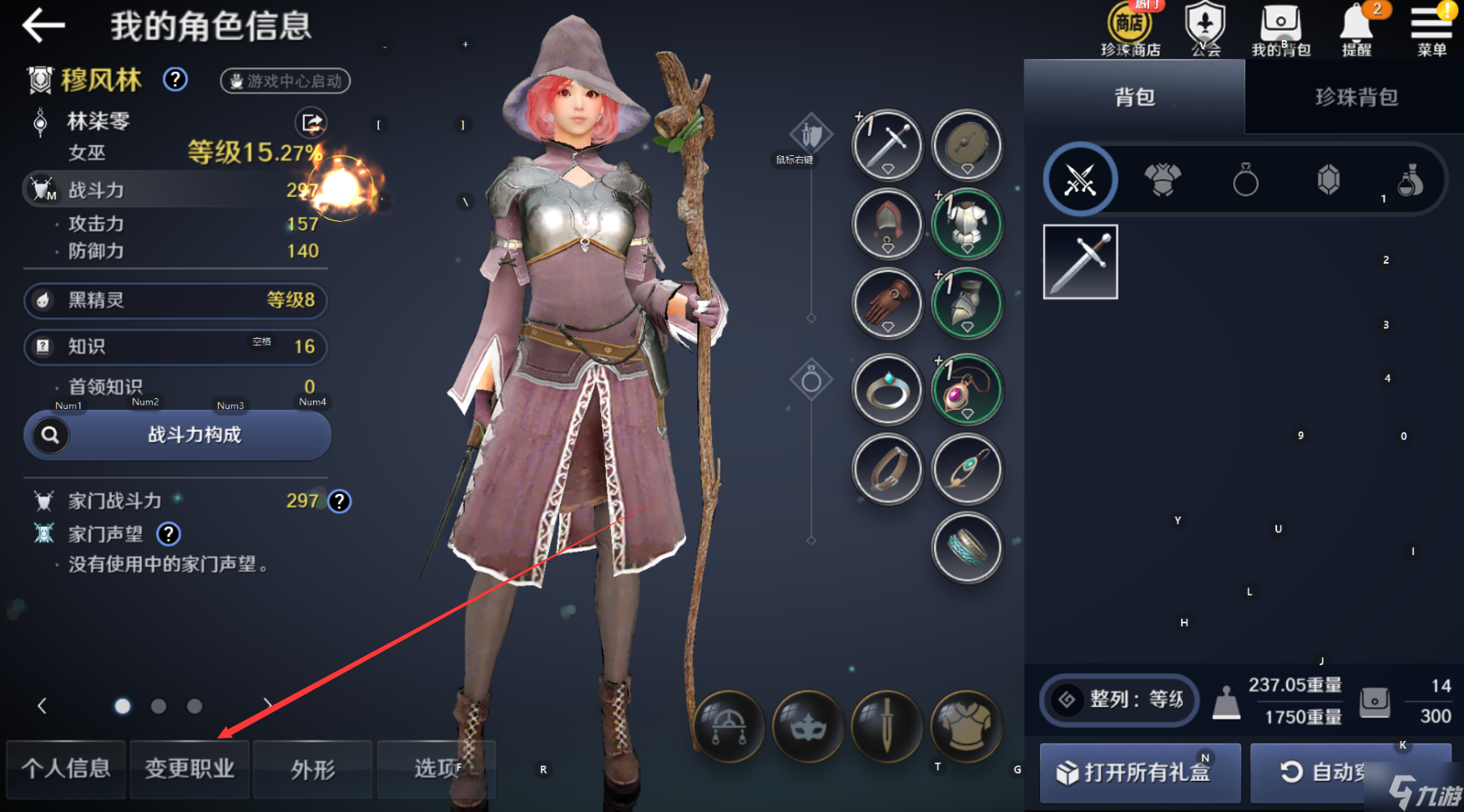The height and width of the screenshot is (812, 1464).
Task: Open the 个人信息 tab
Action: pos(66,769)
